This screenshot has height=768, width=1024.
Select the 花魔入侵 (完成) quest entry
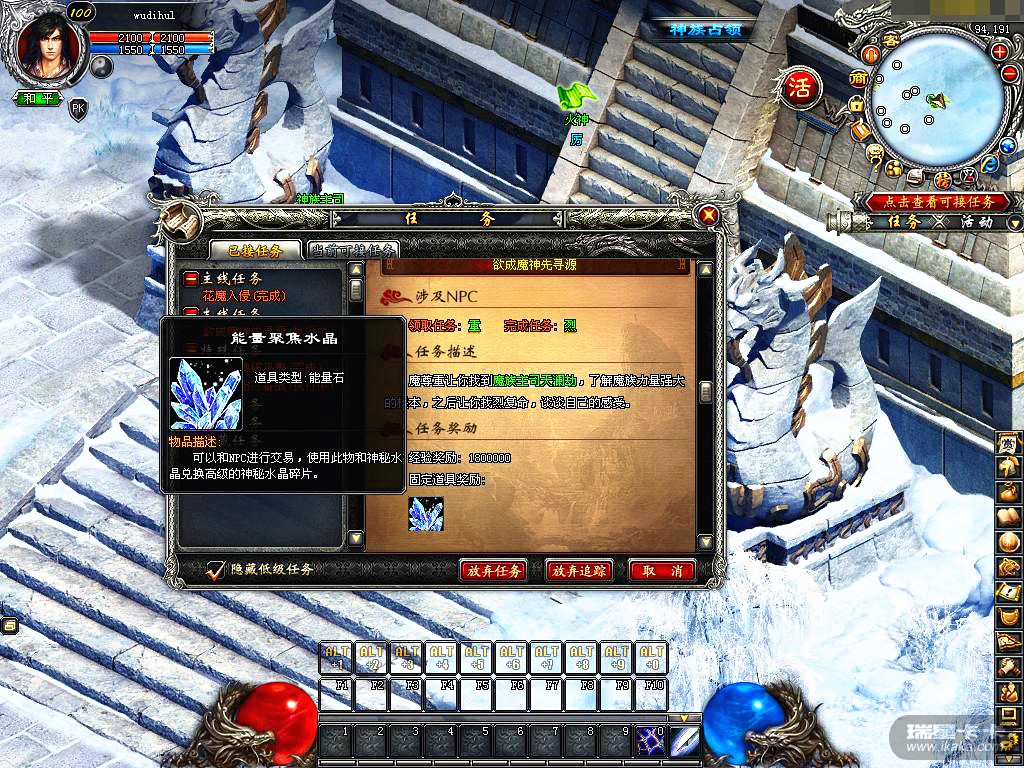pos(244,296)
